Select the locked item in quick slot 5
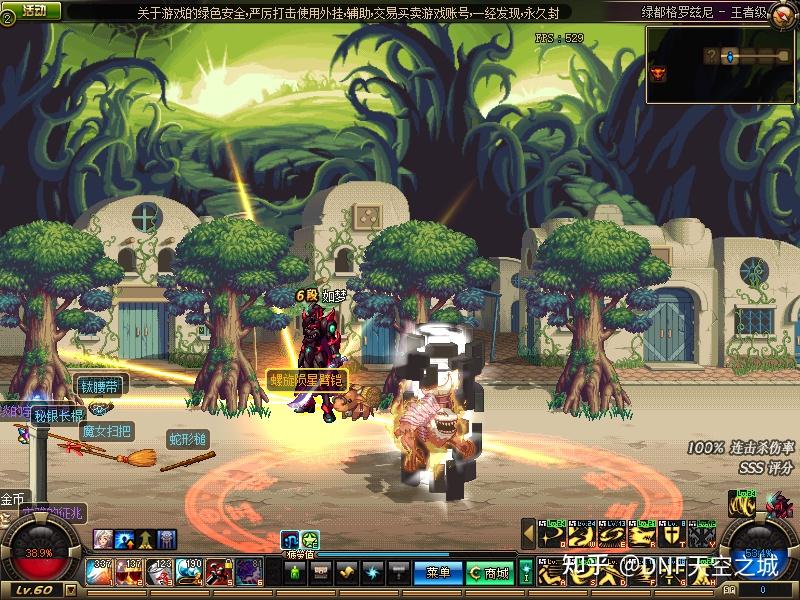Screen dimensions: 800x600 point(221,572)
